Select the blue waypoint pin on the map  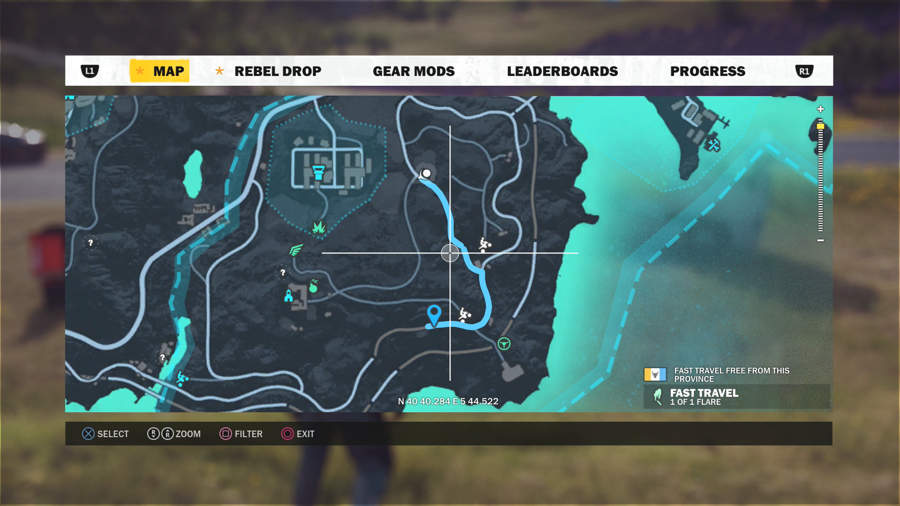(x=434, y=315)
